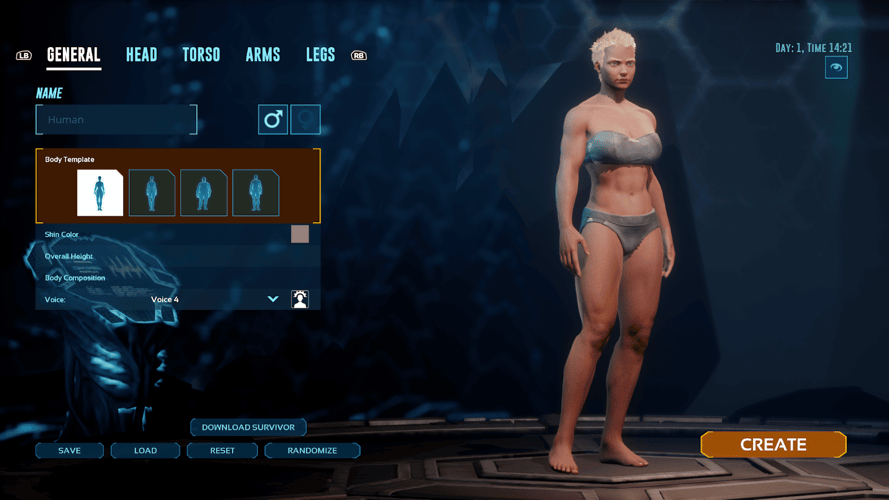The width and height of the screenshot is (889, 500).
Task: Choose the male gender symbol button
Action: pos(273,120)
